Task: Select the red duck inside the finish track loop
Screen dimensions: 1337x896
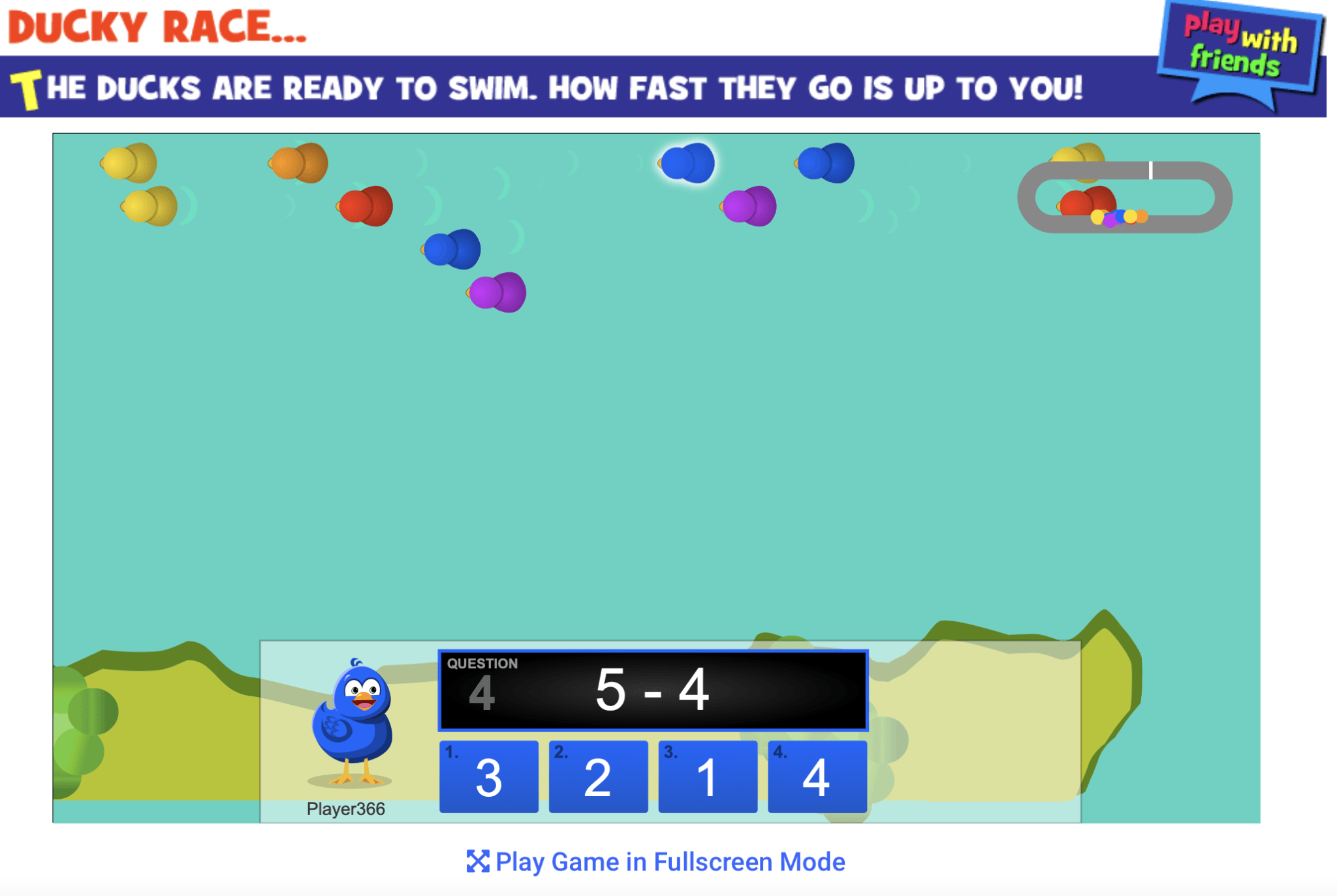Action: click(x=1084, y=202)
